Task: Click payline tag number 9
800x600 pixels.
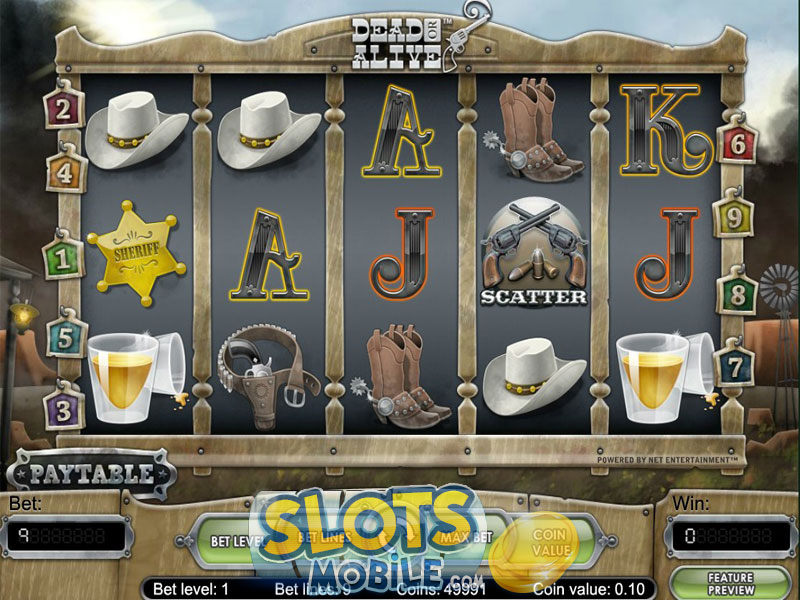Action: [733, 214]
